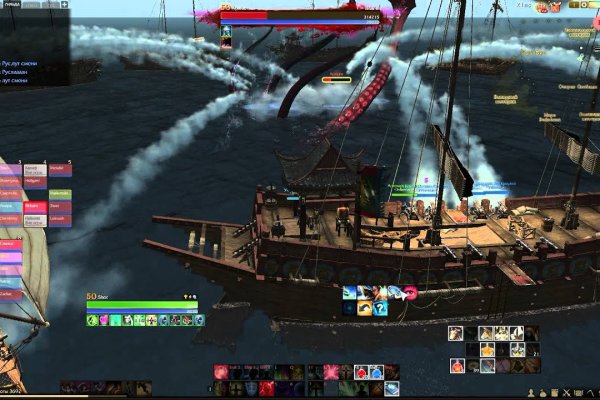Screen dimensions: 600x400
Task: Activate the pink heart buff icon
Action: point(409,292)
